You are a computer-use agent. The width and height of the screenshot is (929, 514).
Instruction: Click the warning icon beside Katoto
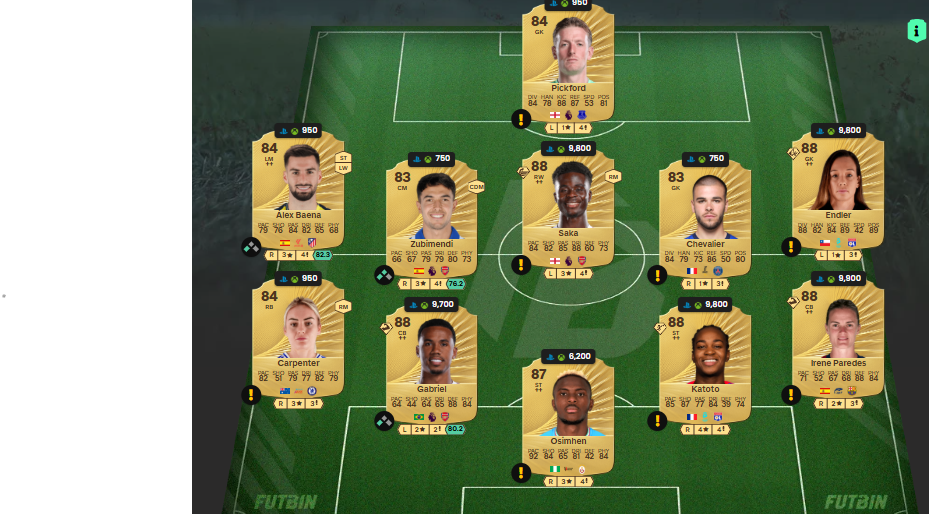(x=657, y=421)
